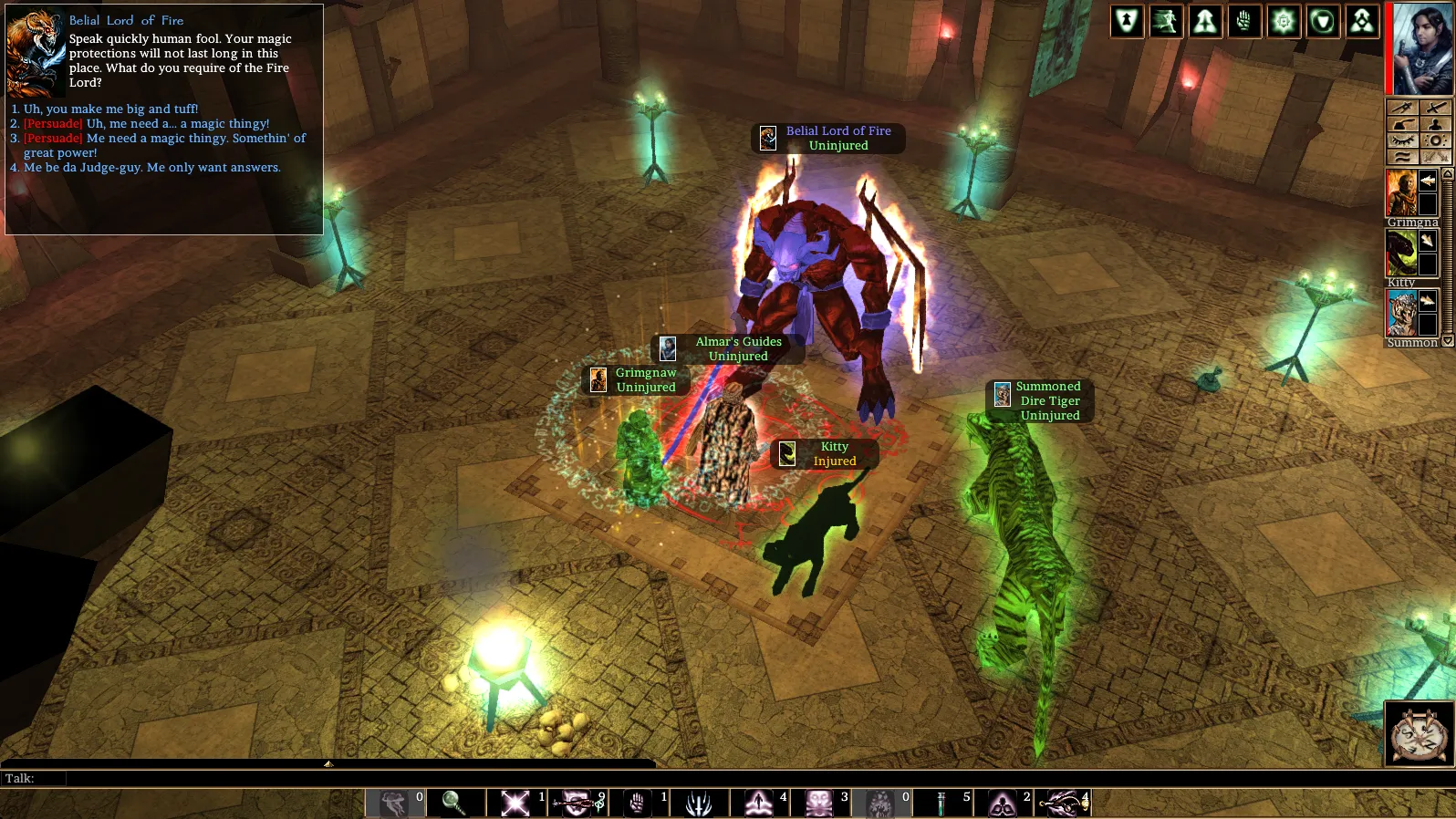This screenshot has height=819, width=1456.
Task: Click the raised hand effect icon
Action: [x=1244, y=22]
